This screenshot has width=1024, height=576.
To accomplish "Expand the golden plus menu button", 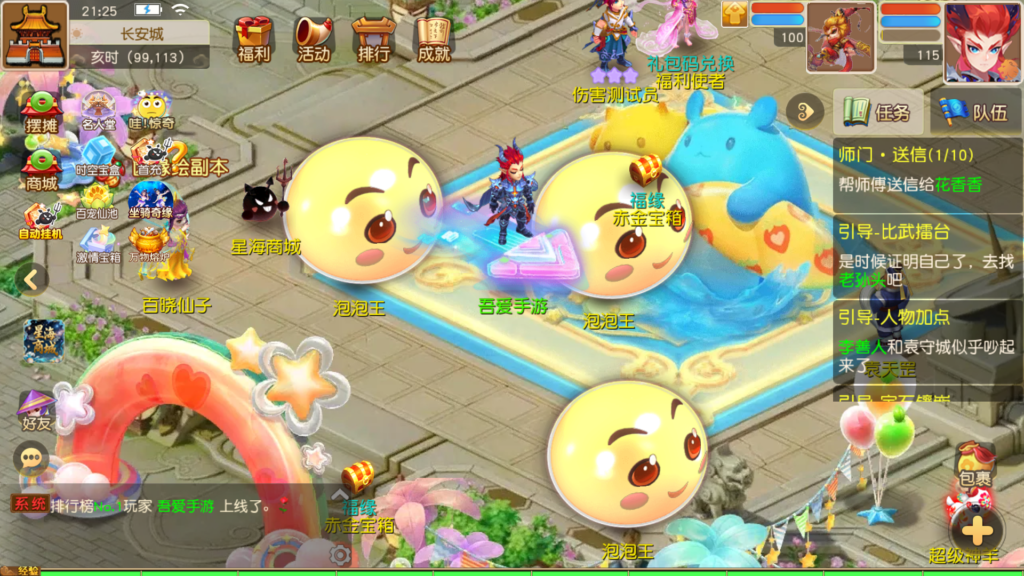I will [x=976, y=529].
